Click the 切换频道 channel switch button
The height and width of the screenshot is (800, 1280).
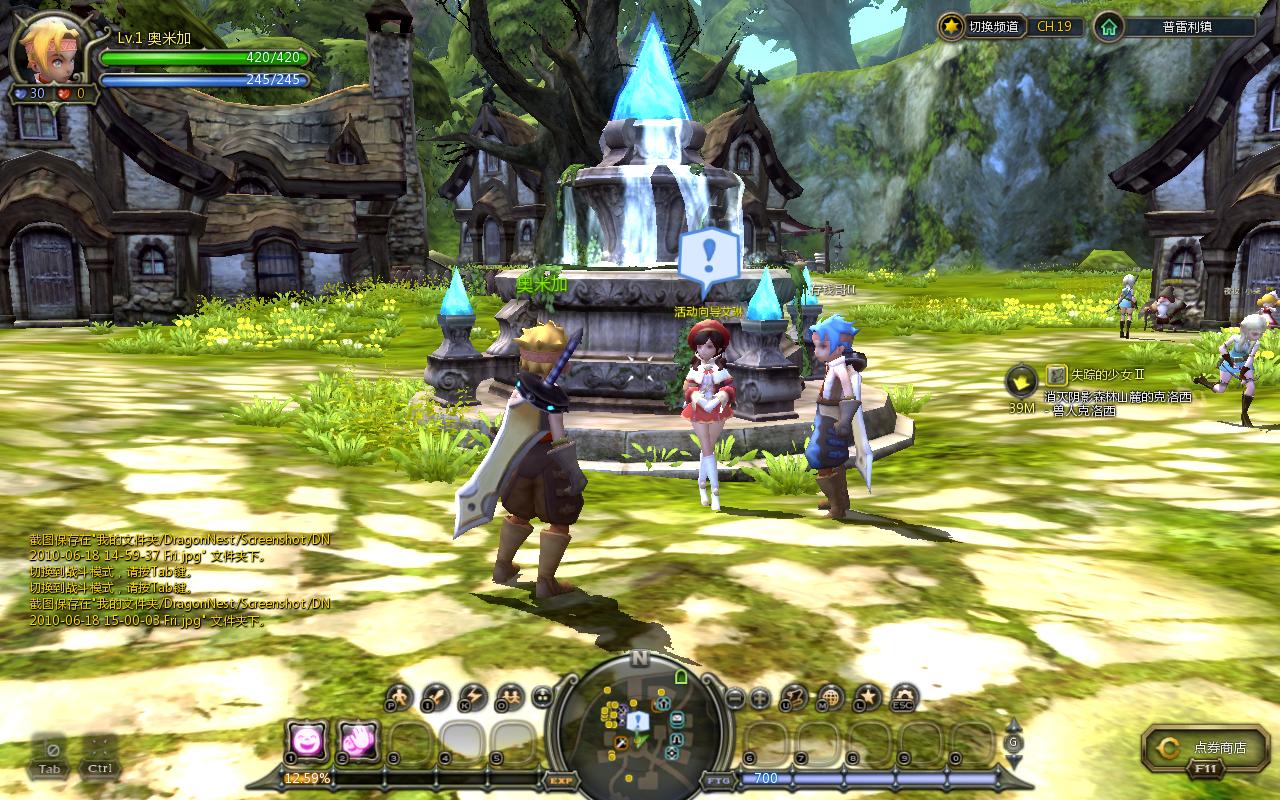click(984, 27)
